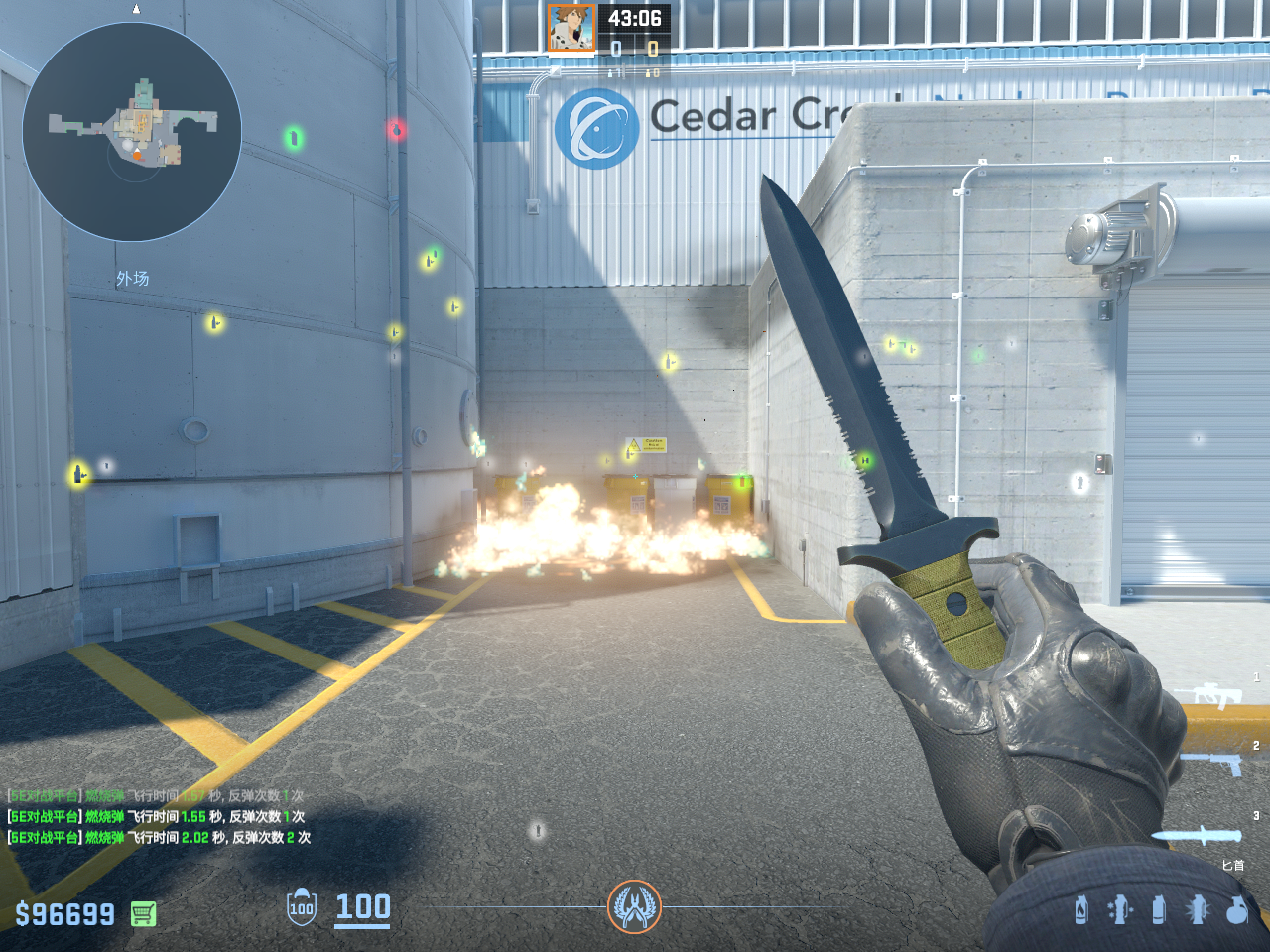Choose the smoke grenade icon
Viewport: 1270px width, 952px height.
(x=1159, y=909)
